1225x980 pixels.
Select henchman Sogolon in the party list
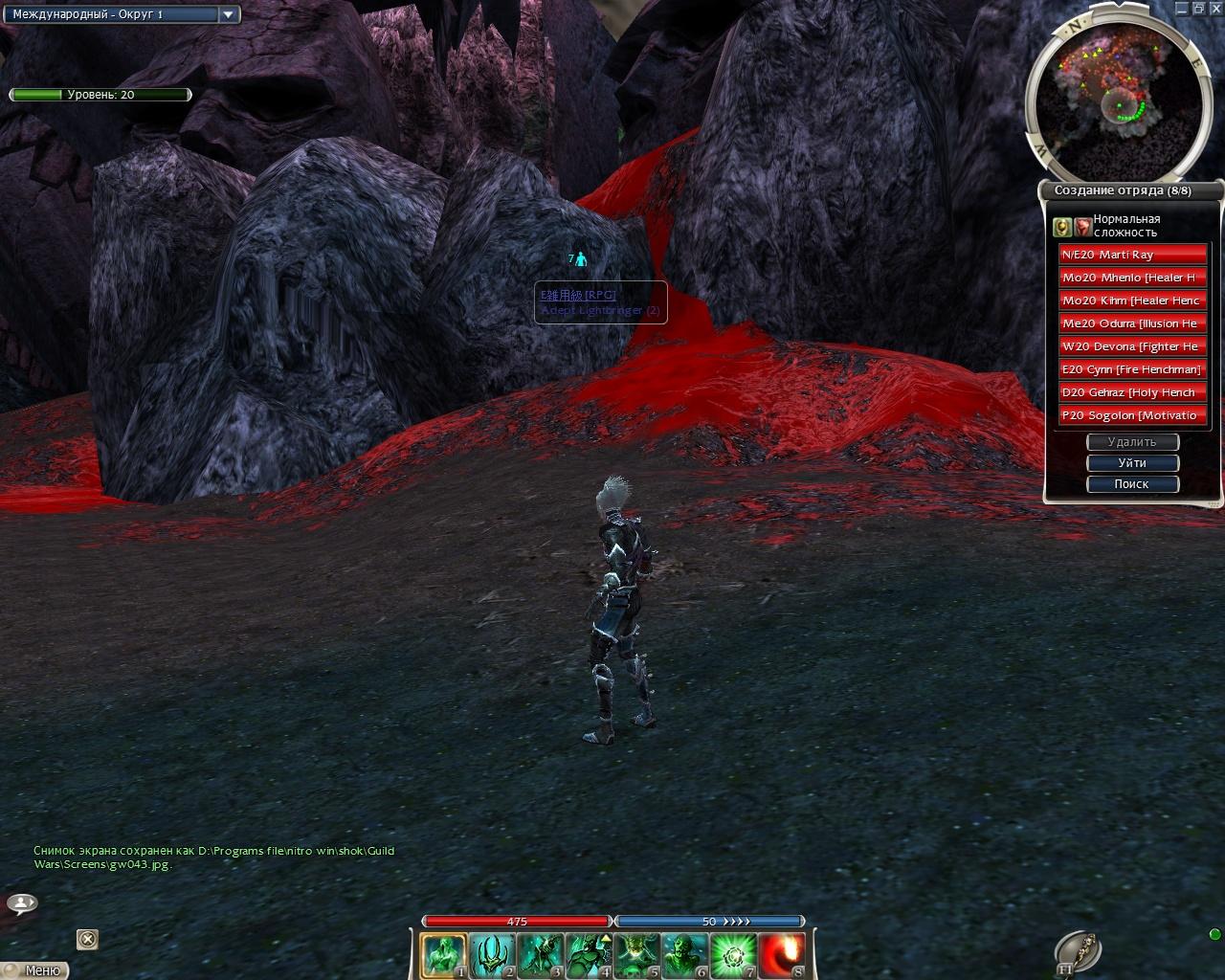(x=1132, y=415)
